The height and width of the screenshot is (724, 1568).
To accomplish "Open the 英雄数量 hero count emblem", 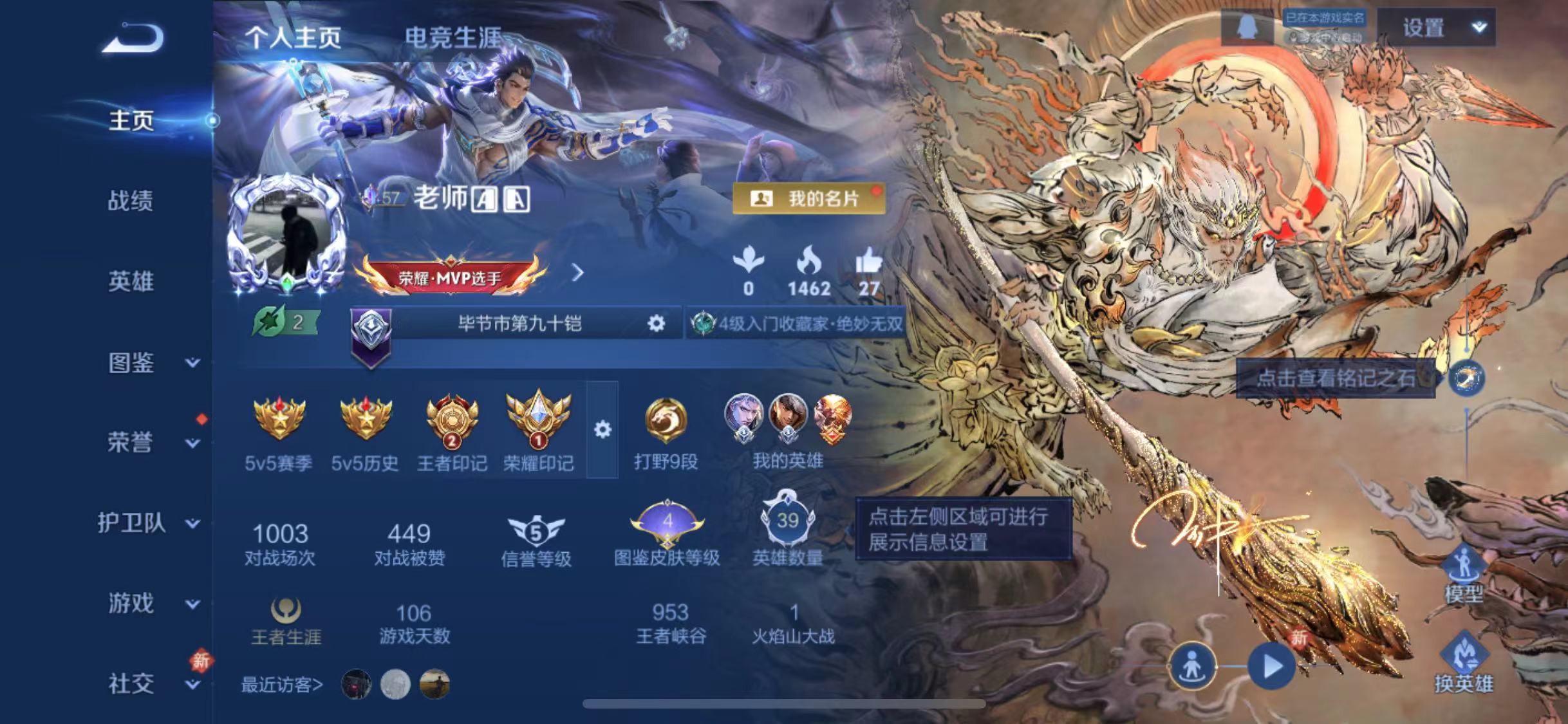I will (x=787, y=521).
